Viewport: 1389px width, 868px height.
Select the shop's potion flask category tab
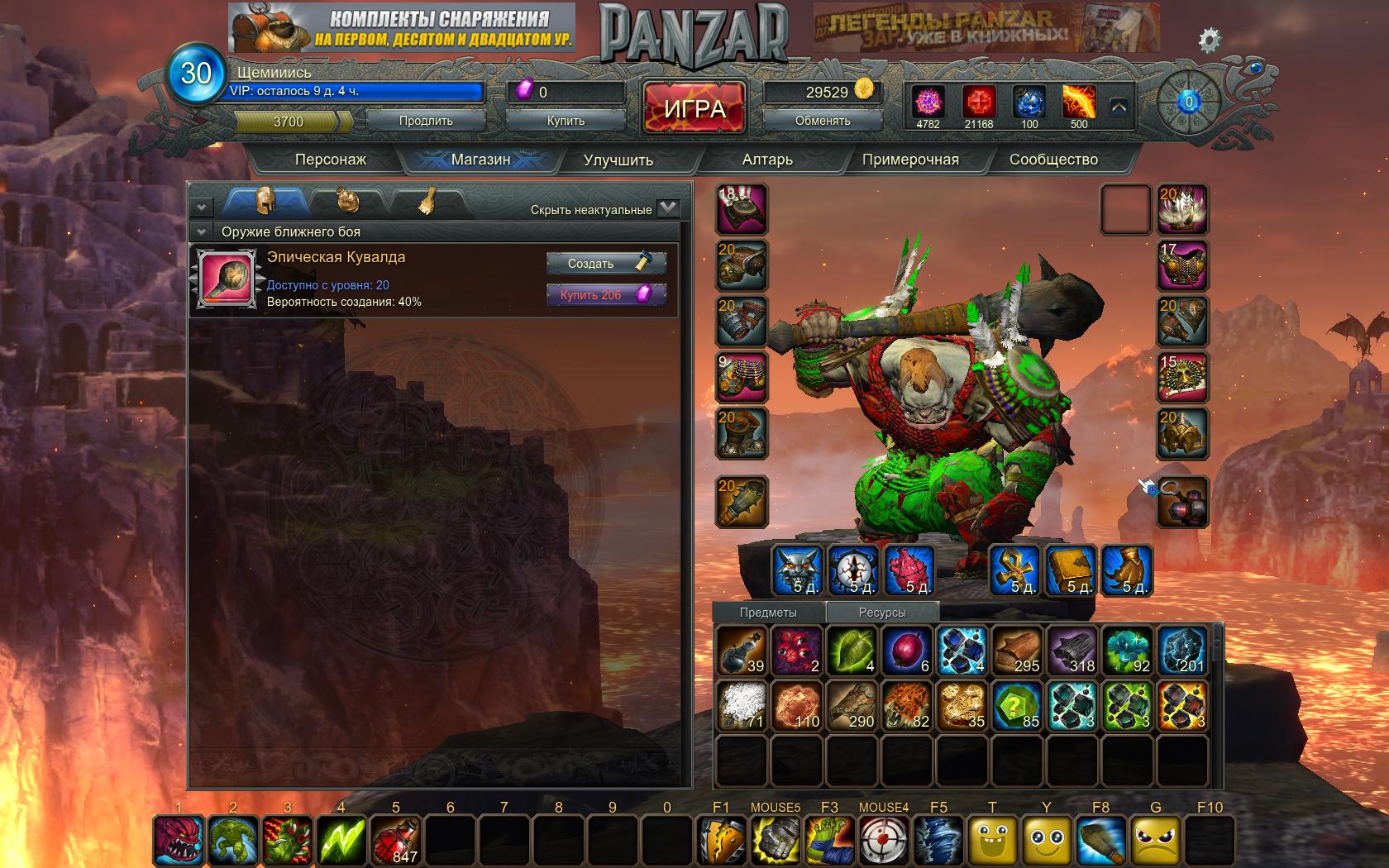click(x=347, y=202)
